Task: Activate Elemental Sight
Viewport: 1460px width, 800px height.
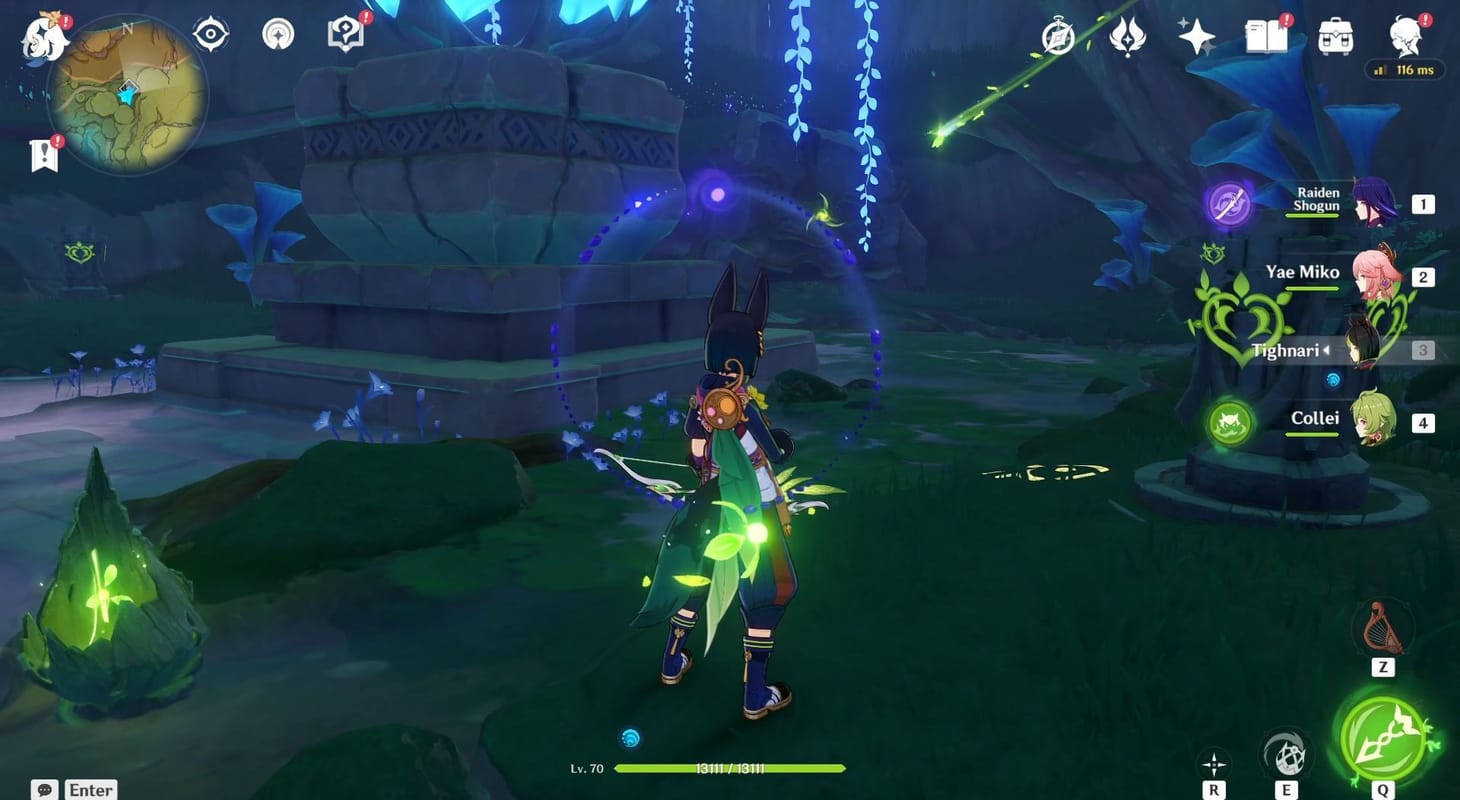Action: tap(209, 33)
